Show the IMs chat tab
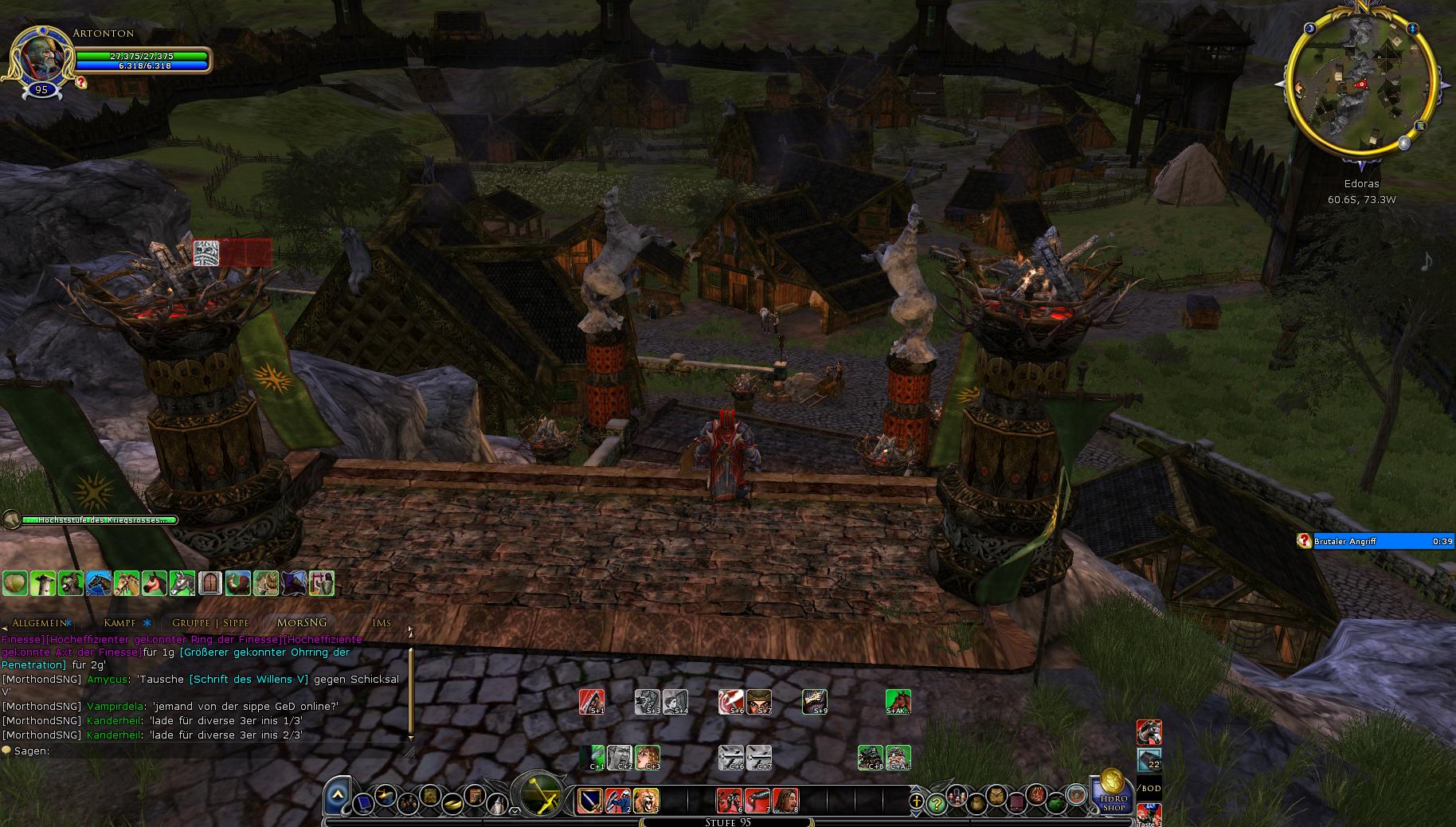 click(x=382, y=623)
